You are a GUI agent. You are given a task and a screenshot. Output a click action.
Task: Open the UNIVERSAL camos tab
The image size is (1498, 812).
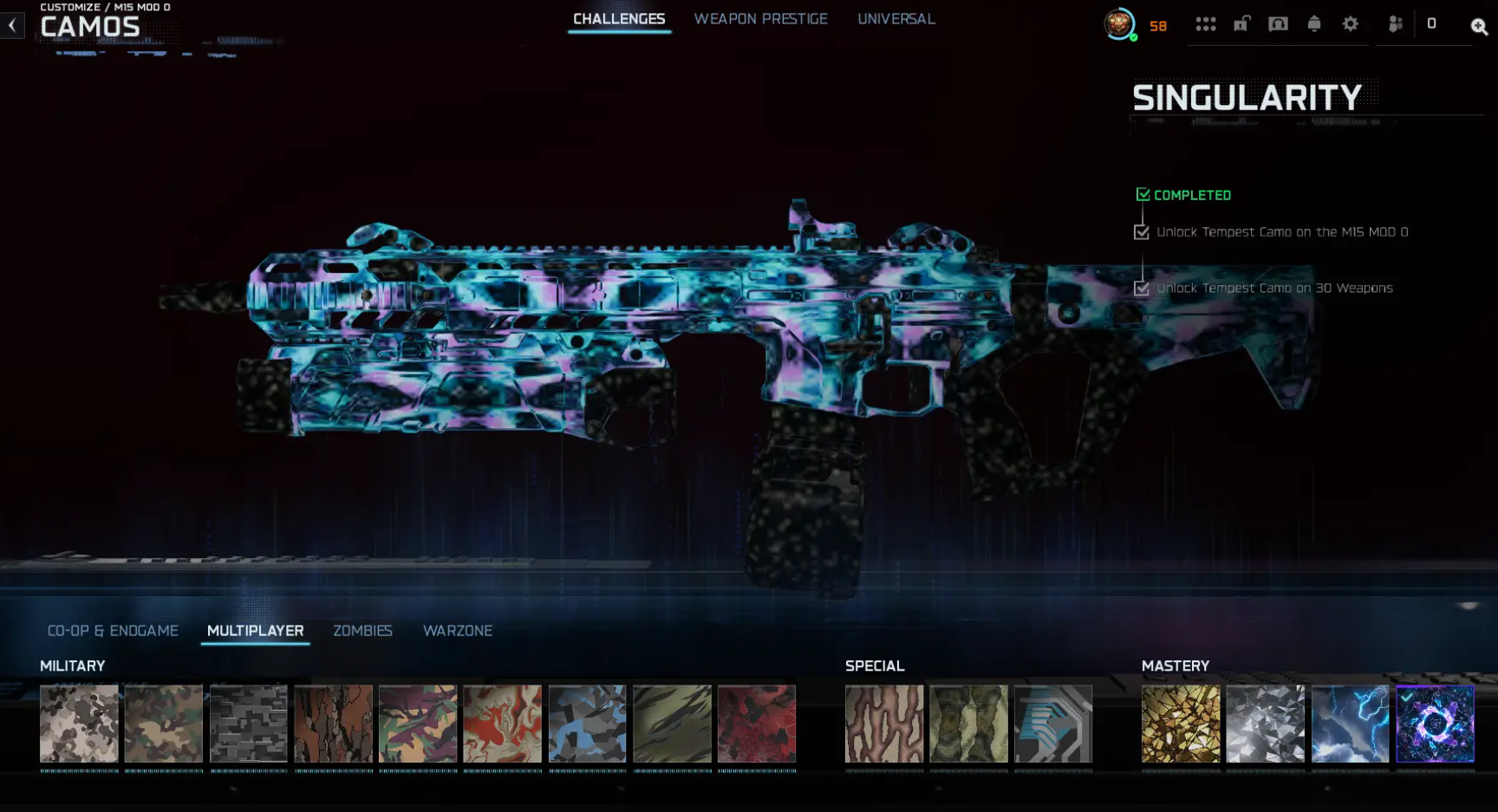(896, 18)
